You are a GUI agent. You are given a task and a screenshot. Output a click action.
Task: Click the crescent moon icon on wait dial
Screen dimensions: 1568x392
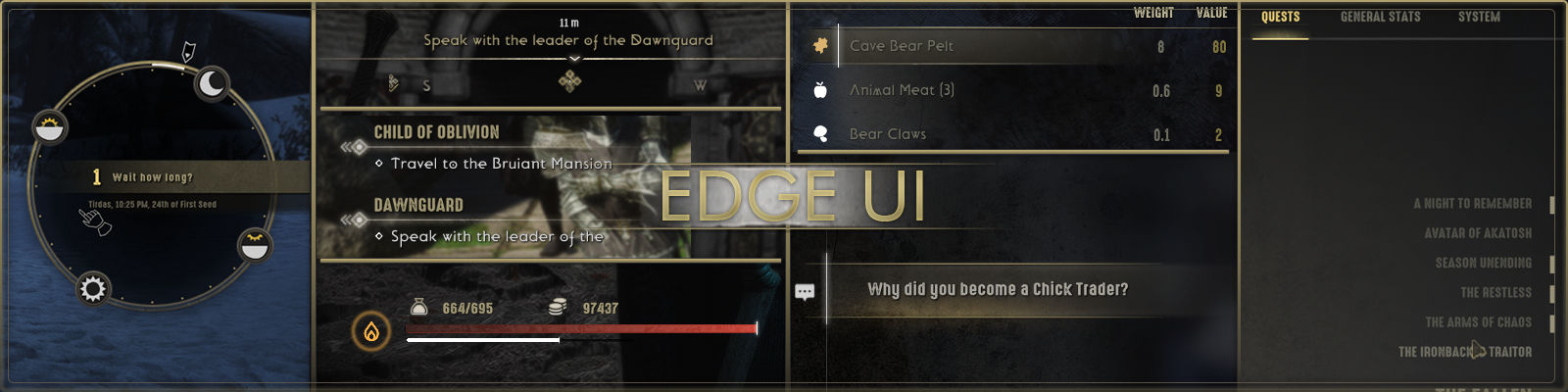(212, 84)
